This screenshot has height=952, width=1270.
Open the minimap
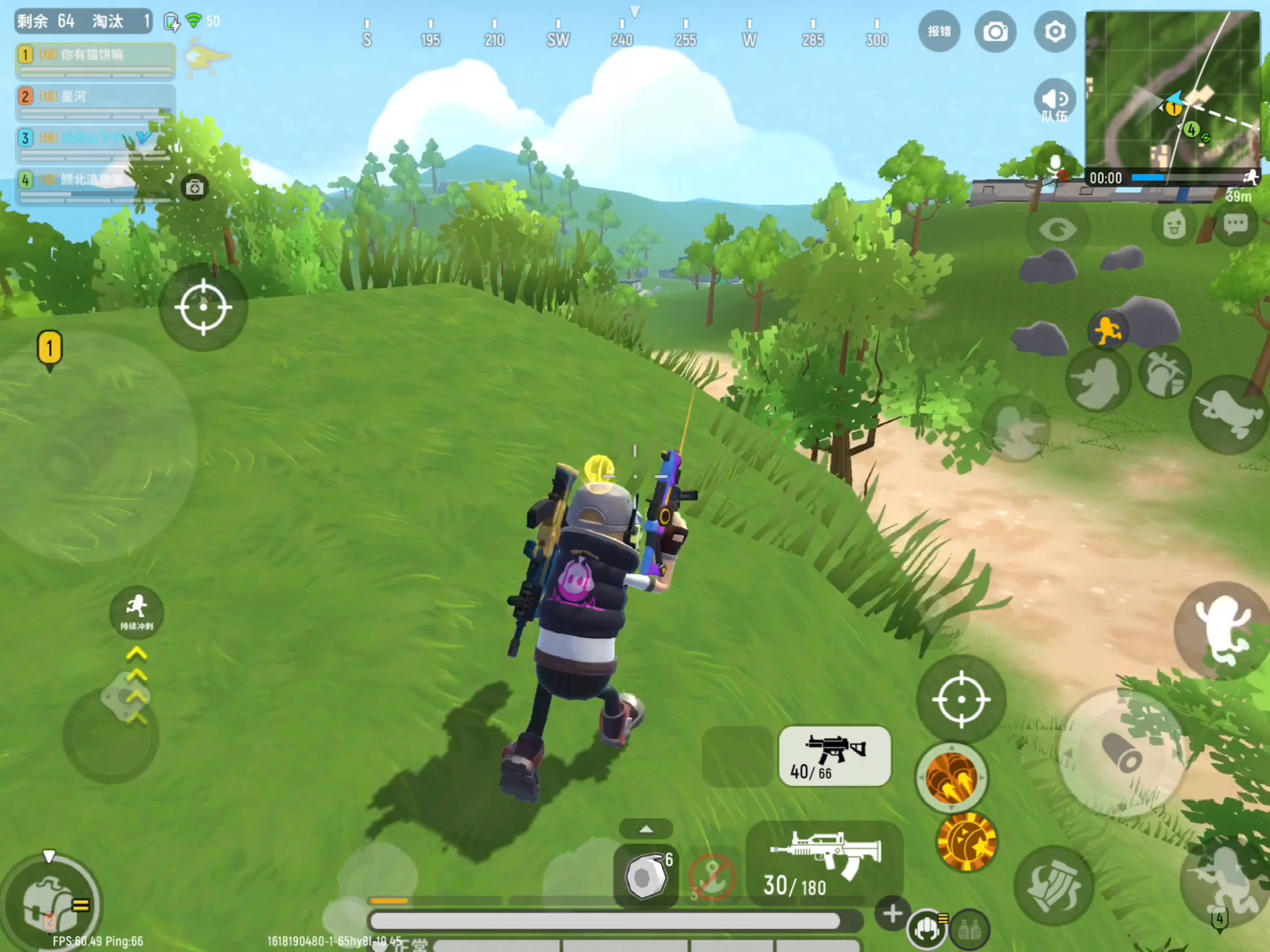click(1171, 92)
